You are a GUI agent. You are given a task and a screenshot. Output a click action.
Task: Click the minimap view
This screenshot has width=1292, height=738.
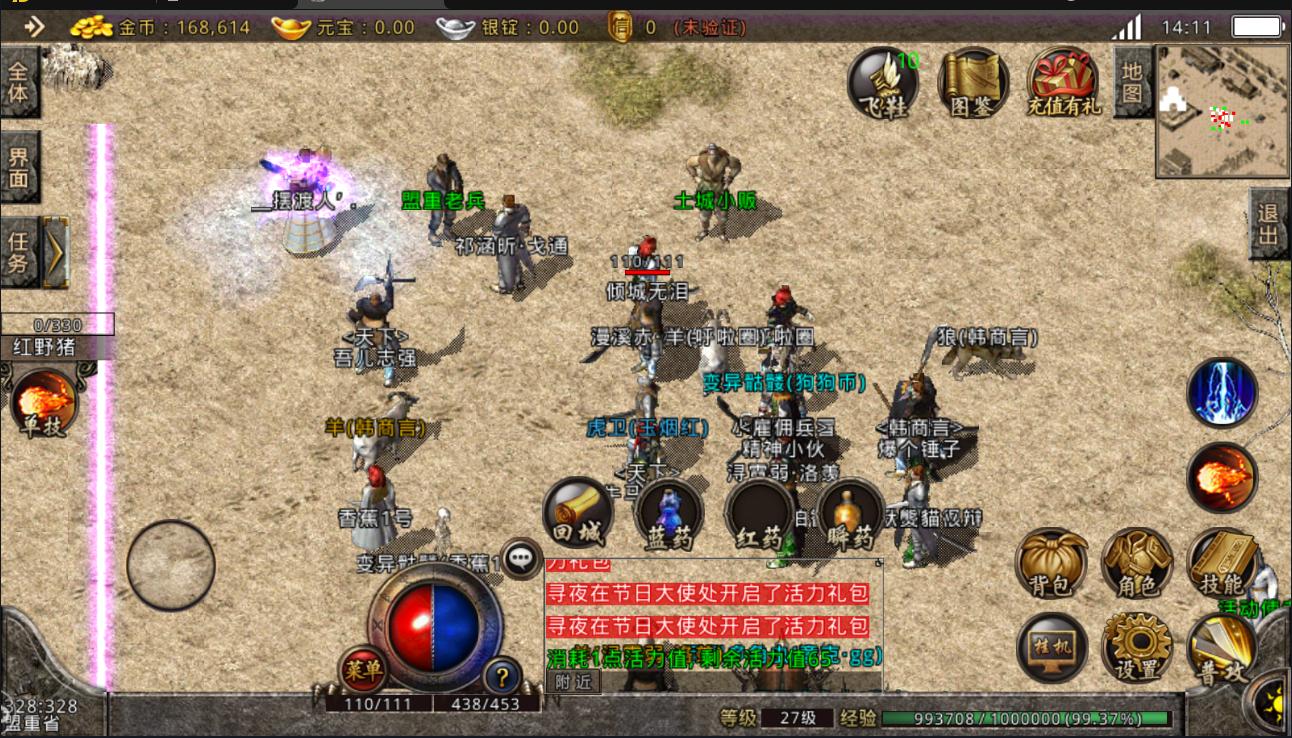[1223, 111]
